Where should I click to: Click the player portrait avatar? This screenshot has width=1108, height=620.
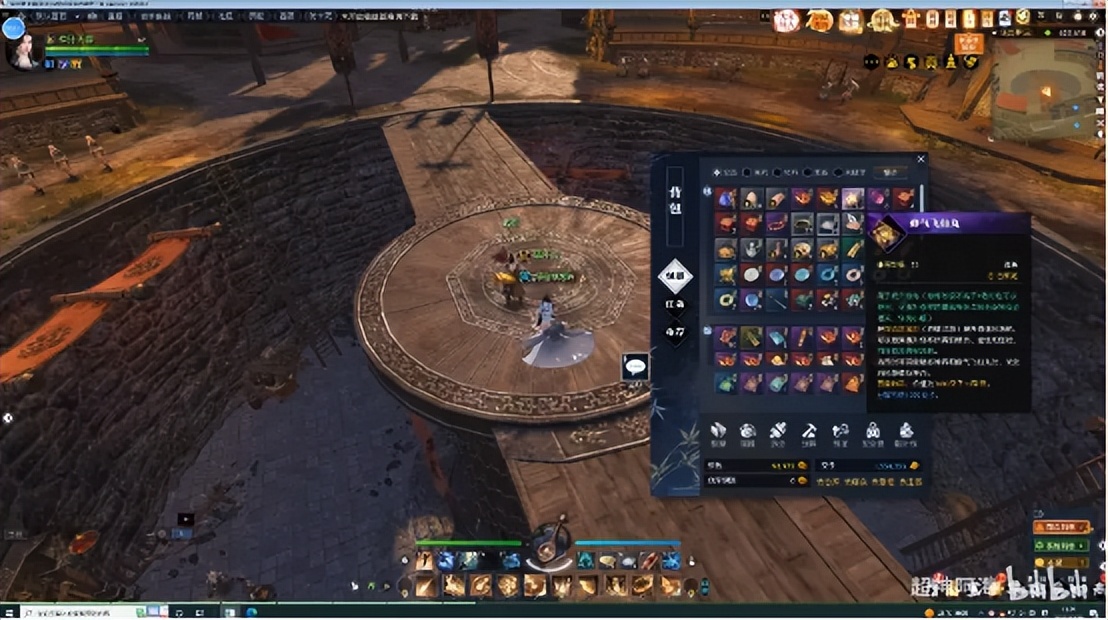click(x=22, y=50)
